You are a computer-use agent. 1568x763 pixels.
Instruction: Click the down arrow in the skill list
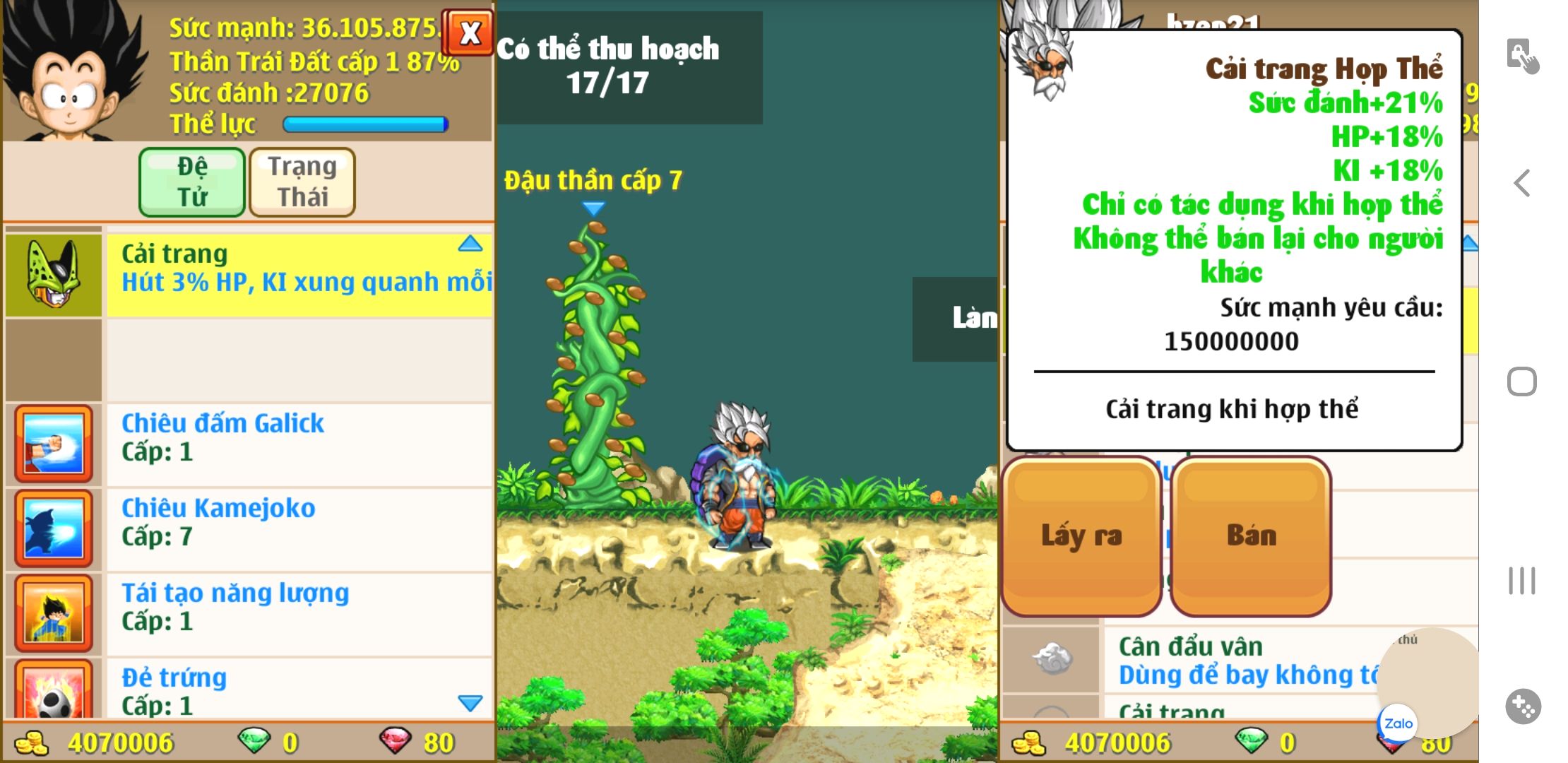pos(470,703)
